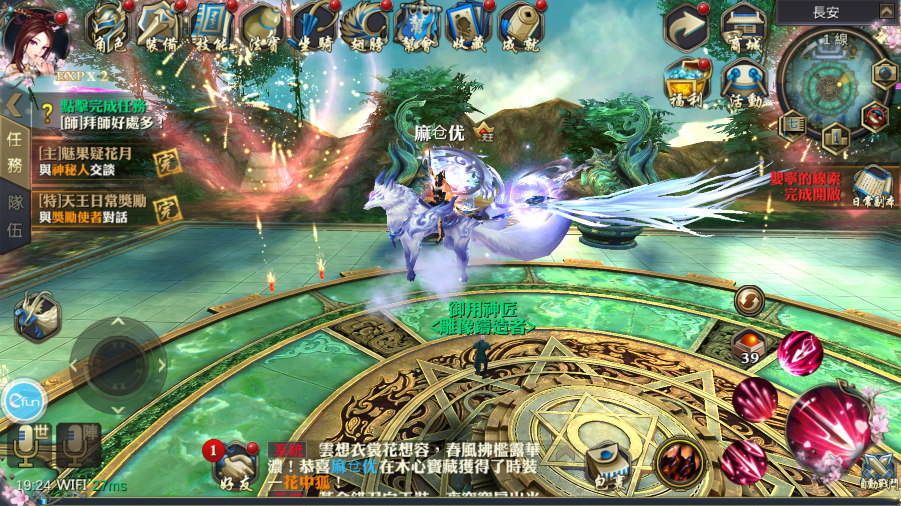The height and width of the screenshot is (506, 901).
Task: Open the 福利 treasure chest rewards
Action: tap(688, 80)
